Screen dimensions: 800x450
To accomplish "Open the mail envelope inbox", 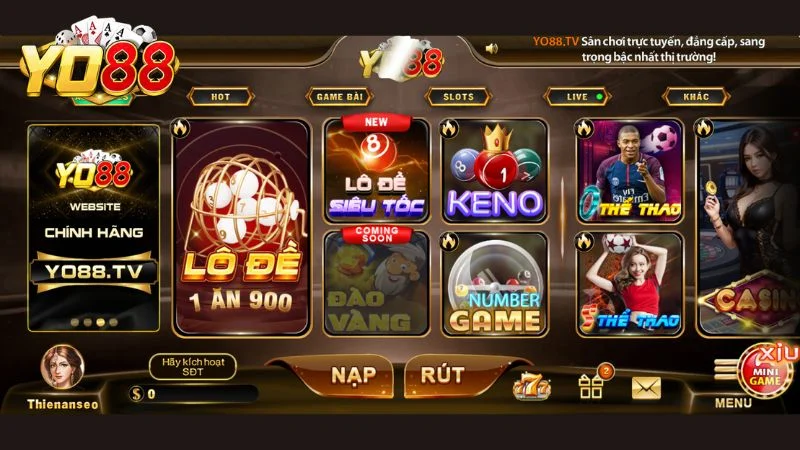I will click(647, 385).
